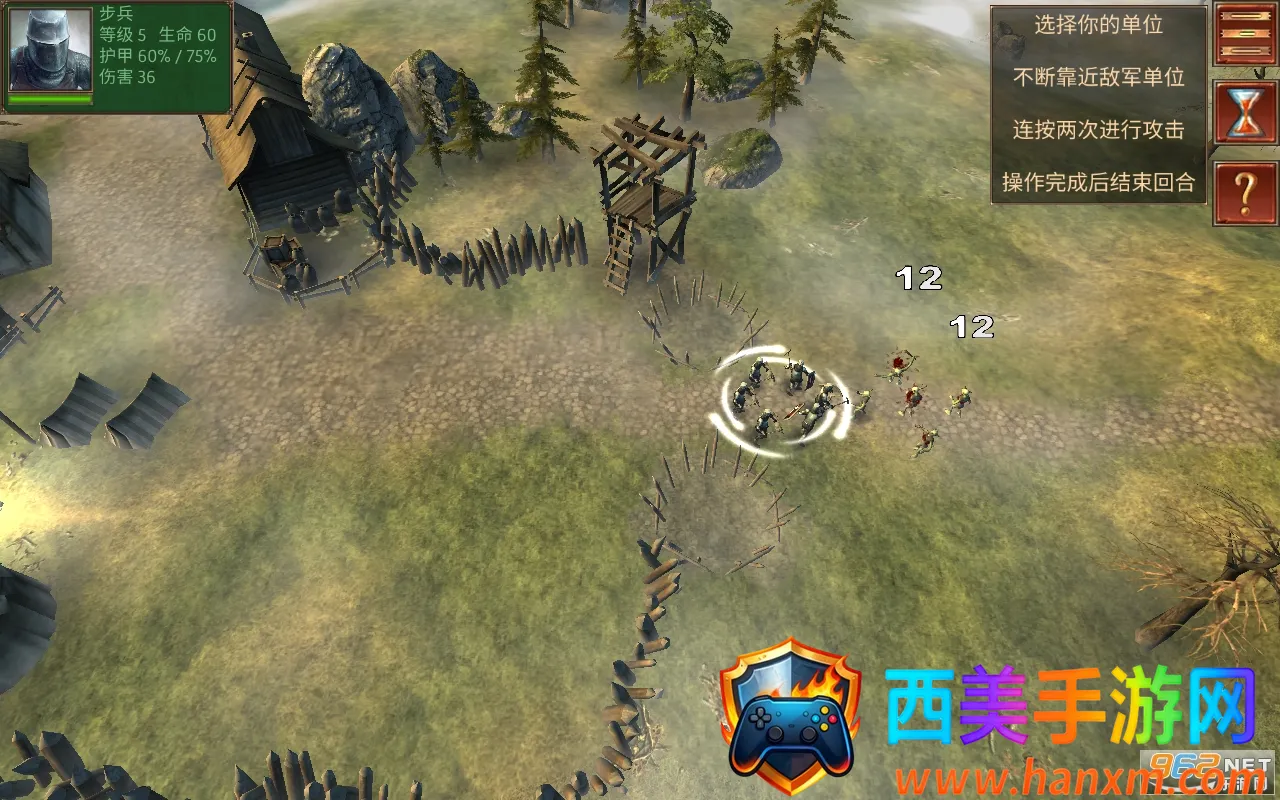Open help with the question mark button

click(x=1245, y=194)
